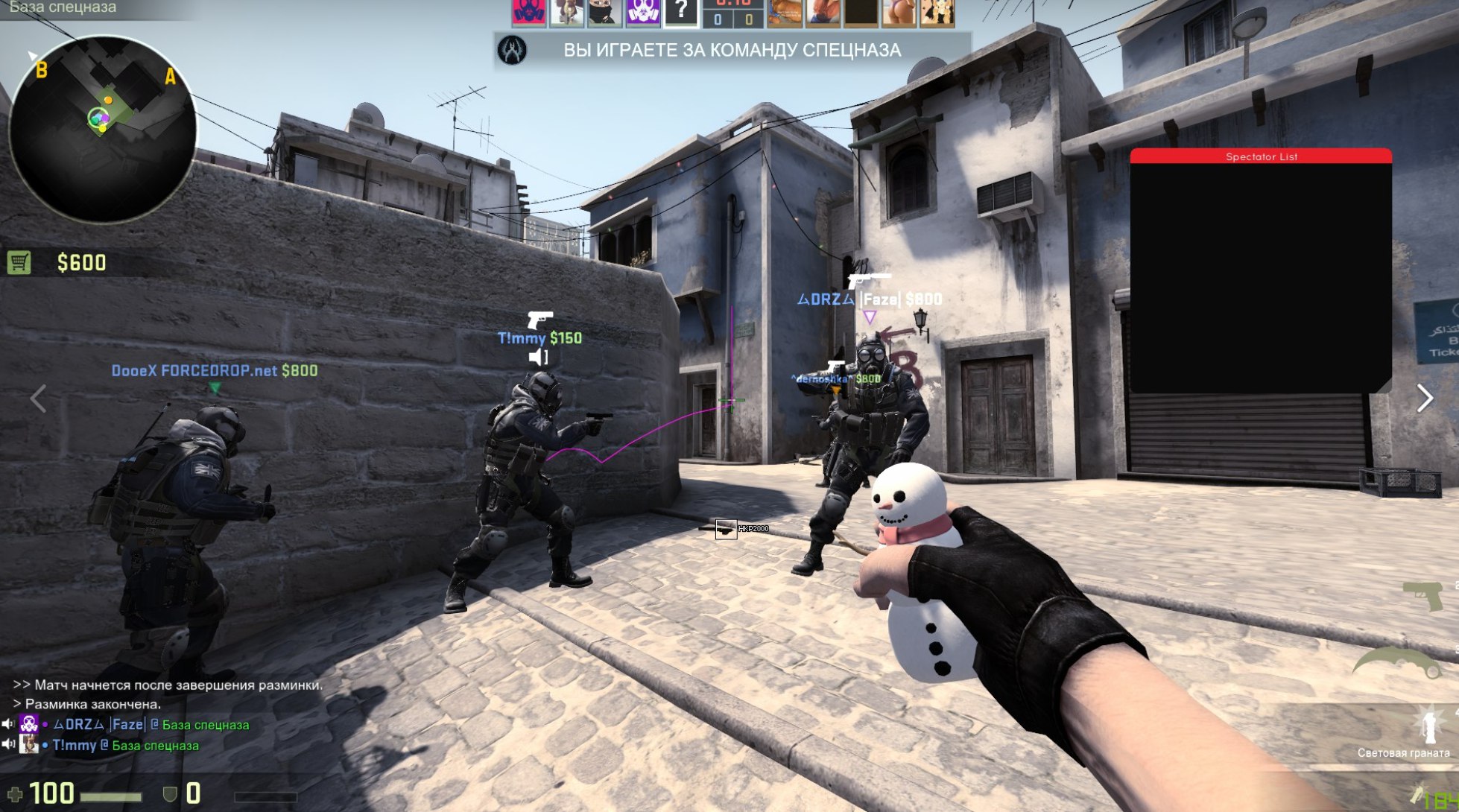Go to next with the right arrow
This screenshot has width=1459, height=812.
pos(1424,399)
